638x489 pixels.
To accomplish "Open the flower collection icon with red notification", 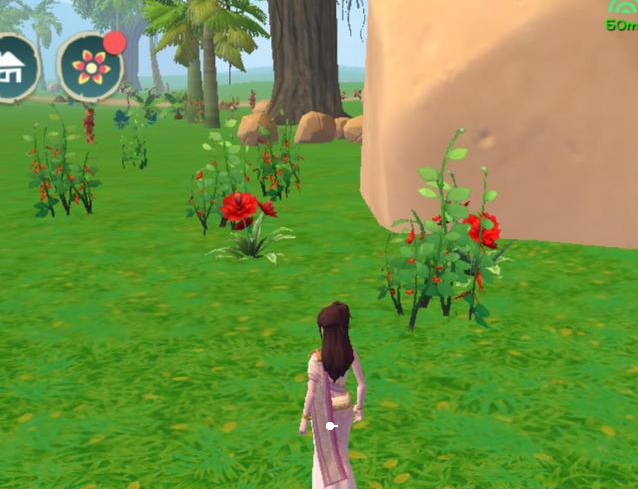I will pos(90,67).
